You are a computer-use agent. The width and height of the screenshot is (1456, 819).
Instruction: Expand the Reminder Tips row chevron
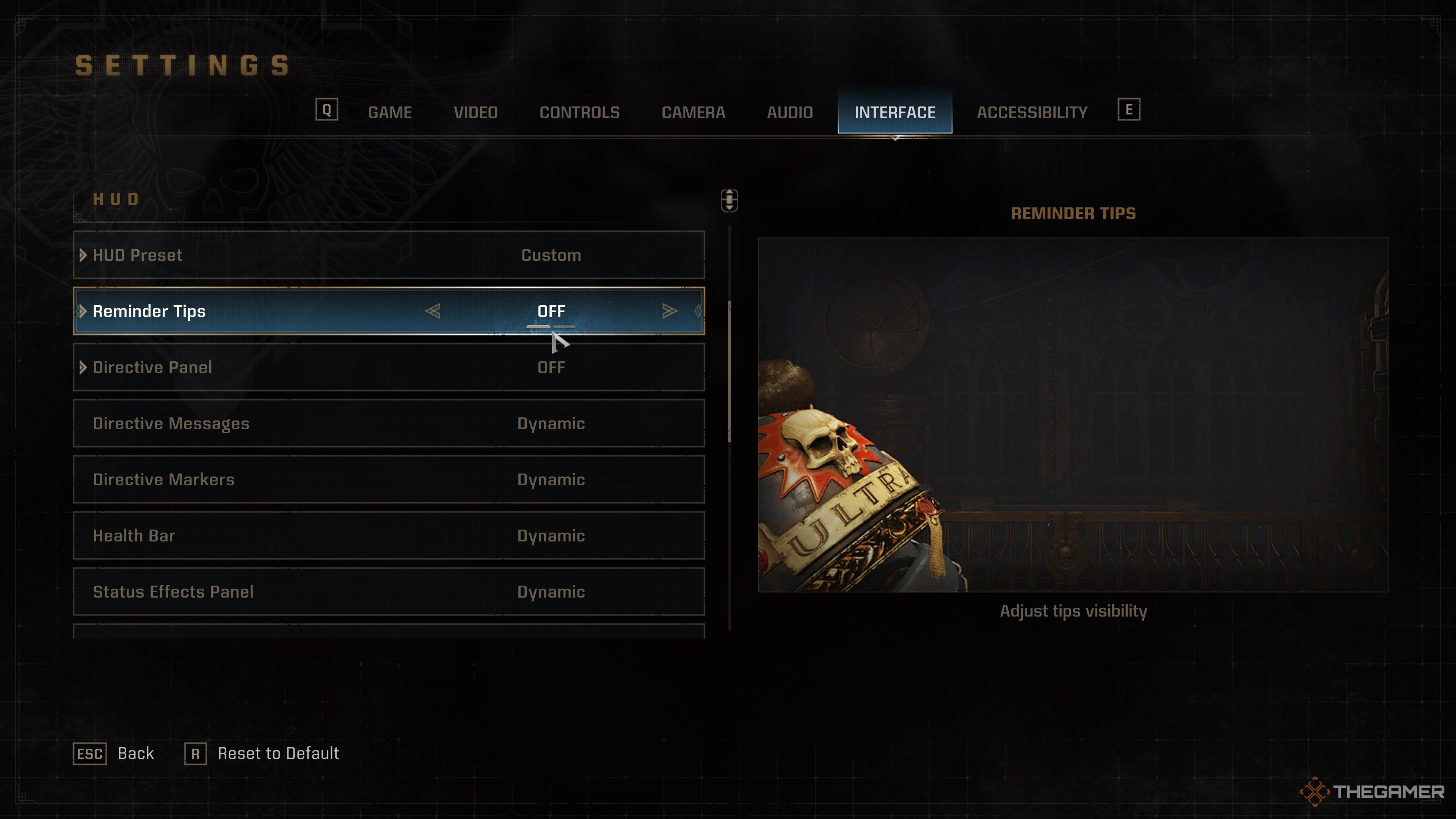(x=83, y=311)
